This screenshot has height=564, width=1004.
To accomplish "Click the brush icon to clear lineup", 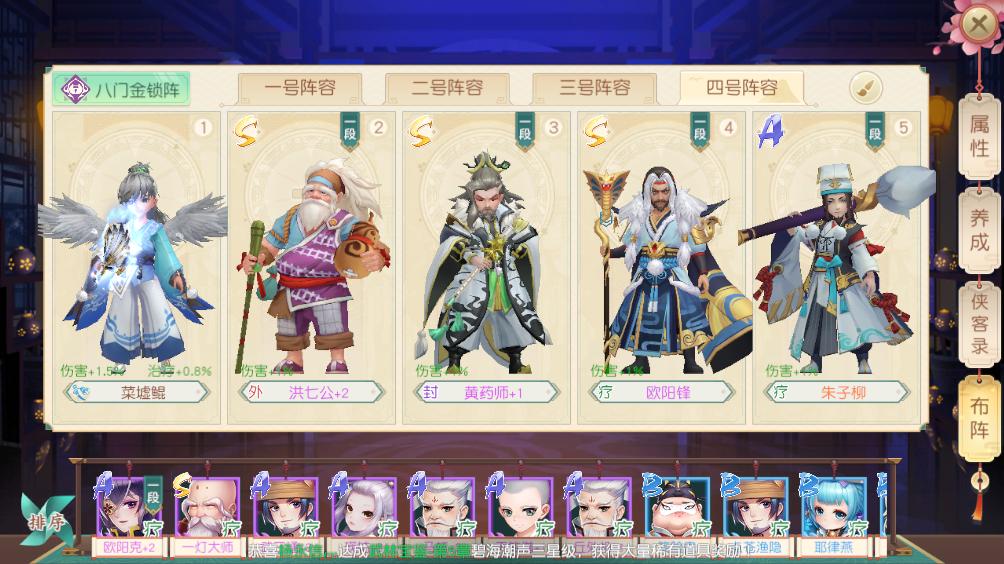I will [x=866, y=88].
